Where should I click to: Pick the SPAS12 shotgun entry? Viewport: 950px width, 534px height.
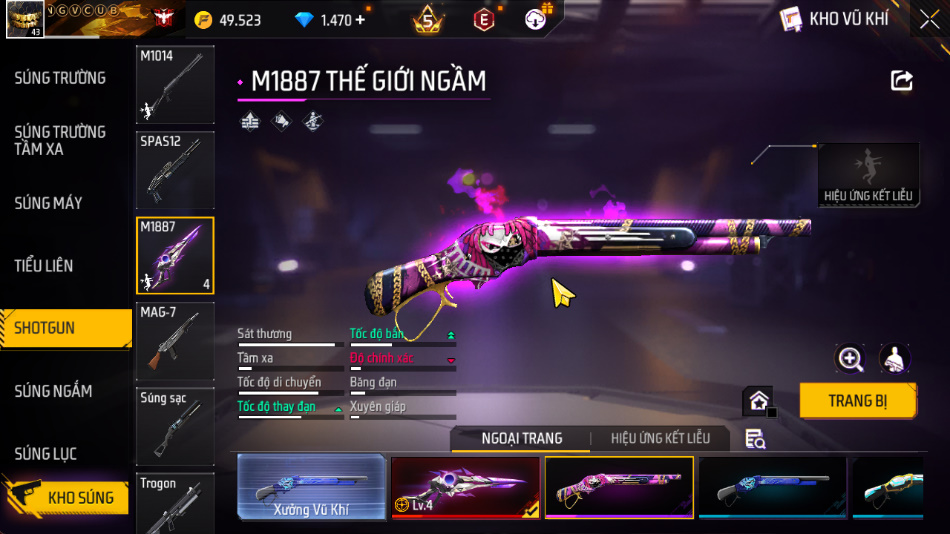(175, 169)
